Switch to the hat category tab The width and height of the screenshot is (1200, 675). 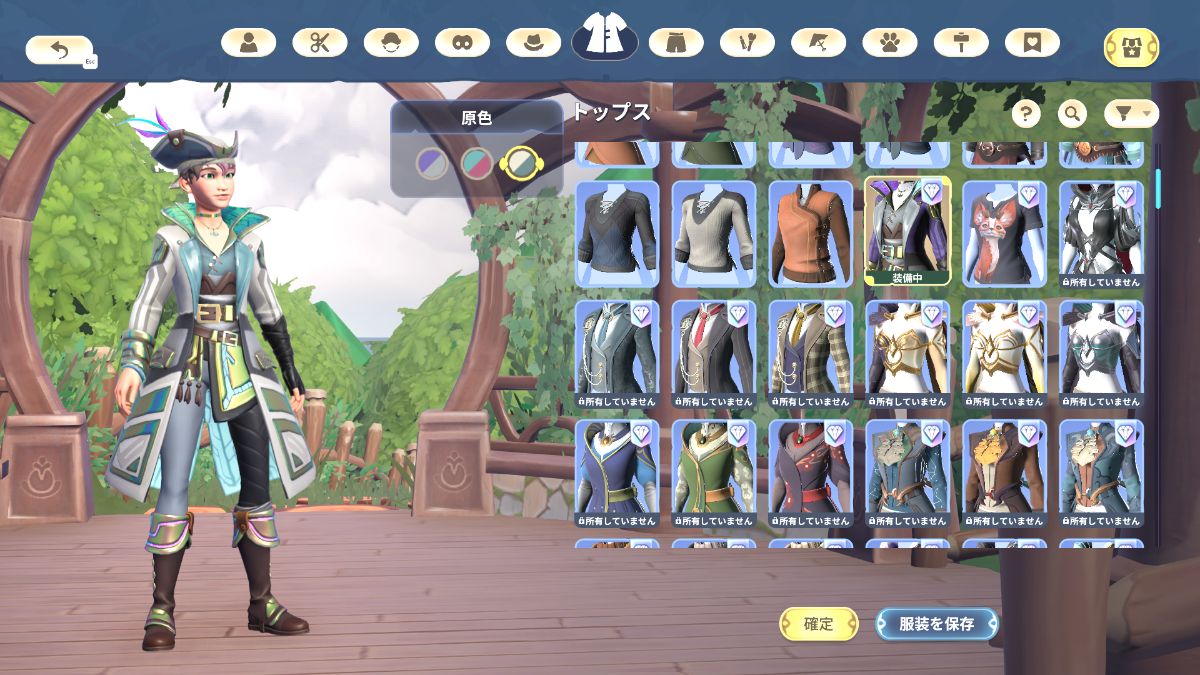click(x=533, y=43)
